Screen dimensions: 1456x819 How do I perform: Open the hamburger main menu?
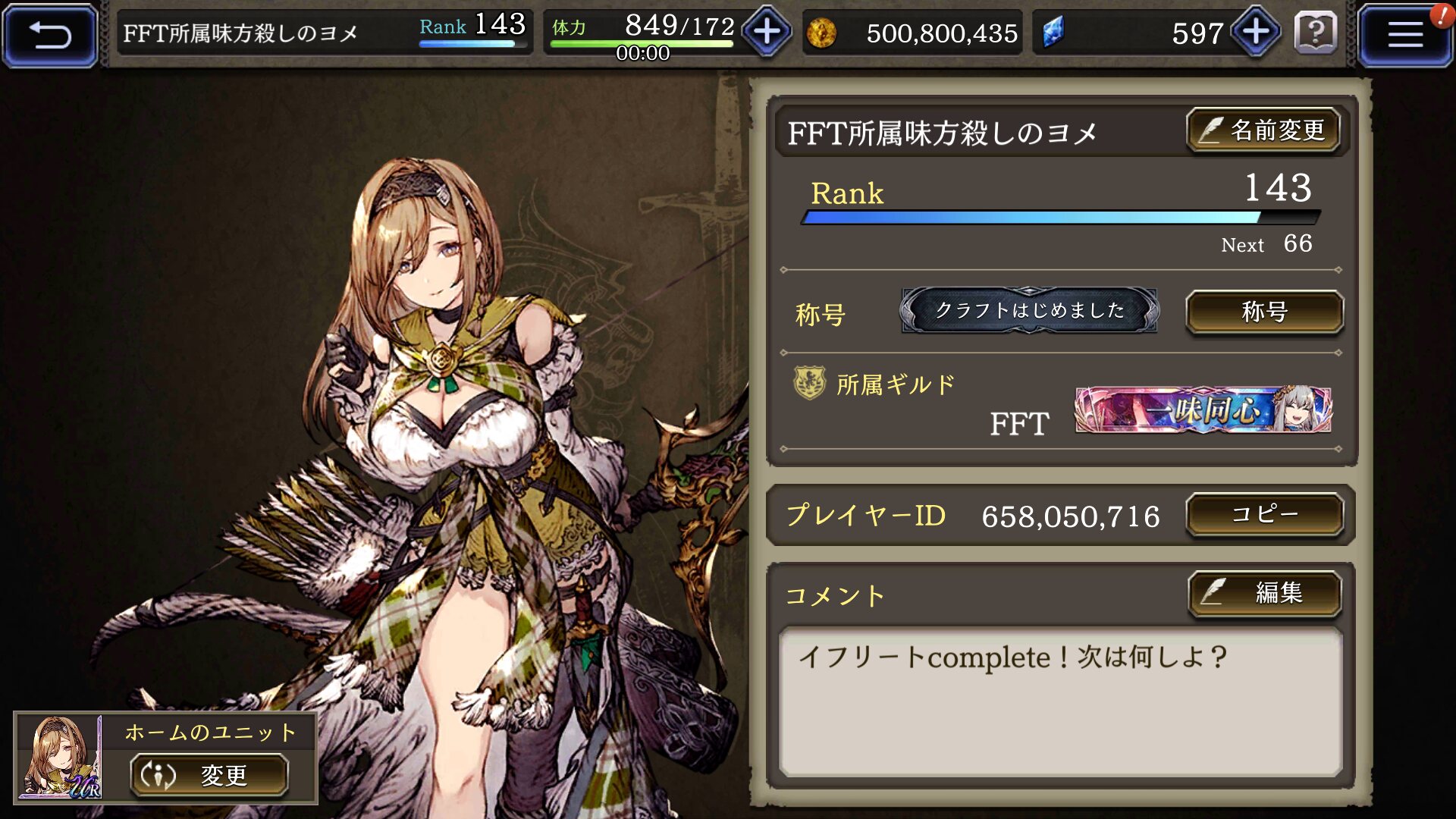pyautogui.click(x=1404, y=34)
